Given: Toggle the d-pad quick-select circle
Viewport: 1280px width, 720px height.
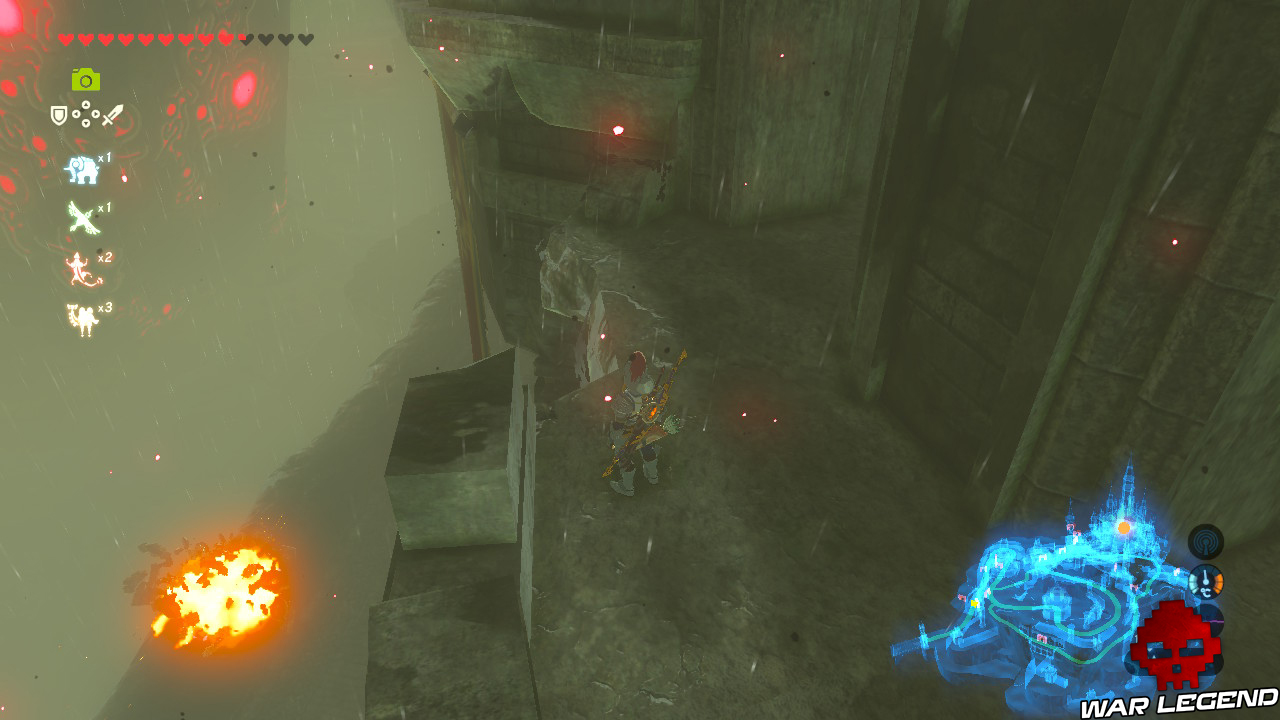Looking at the screenshot, I should 85,113.
